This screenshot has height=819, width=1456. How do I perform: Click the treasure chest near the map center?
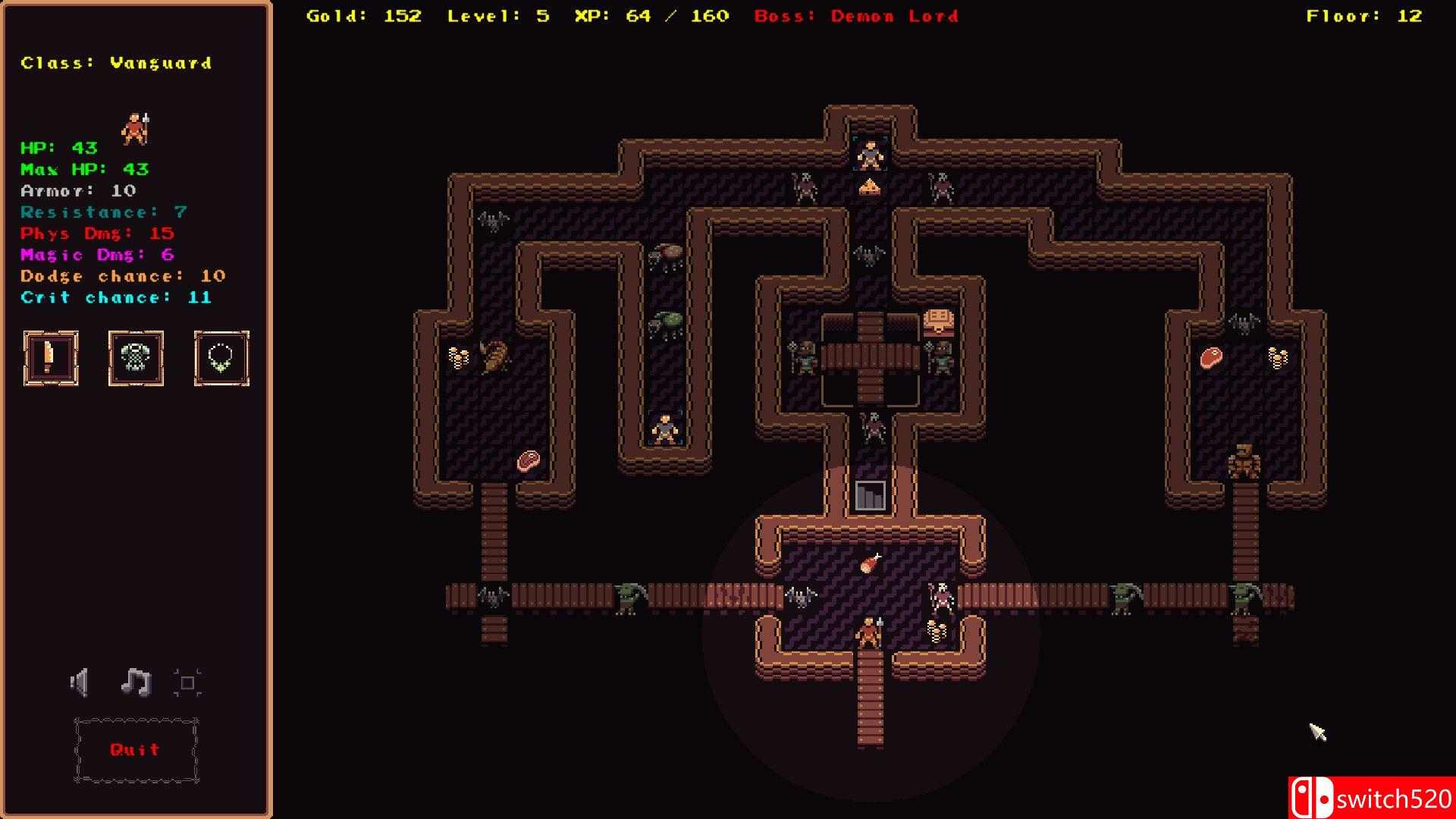click(x=939, y=318)
